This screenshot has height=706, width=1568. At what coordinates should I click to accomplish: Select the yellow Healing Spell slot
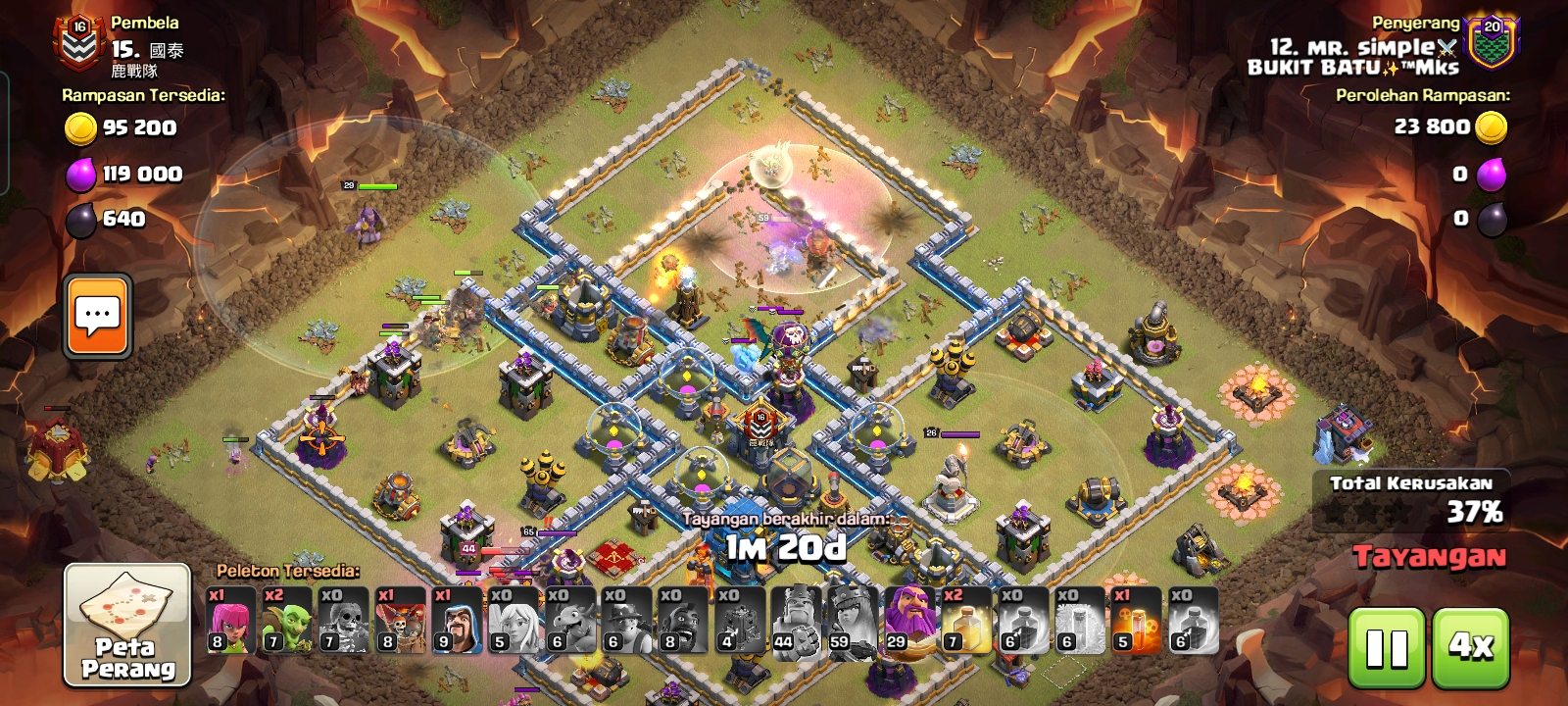pos(966,621)
